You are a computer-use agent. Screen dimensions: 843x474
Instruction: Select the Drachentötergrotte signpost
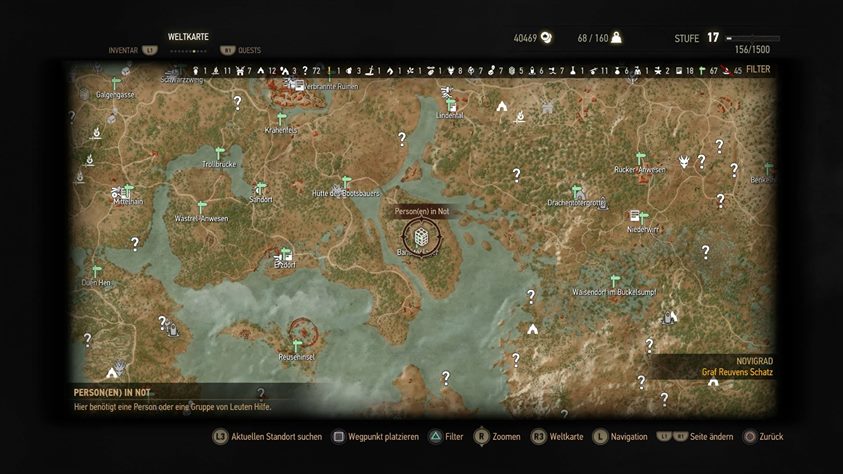pos(576,191)
